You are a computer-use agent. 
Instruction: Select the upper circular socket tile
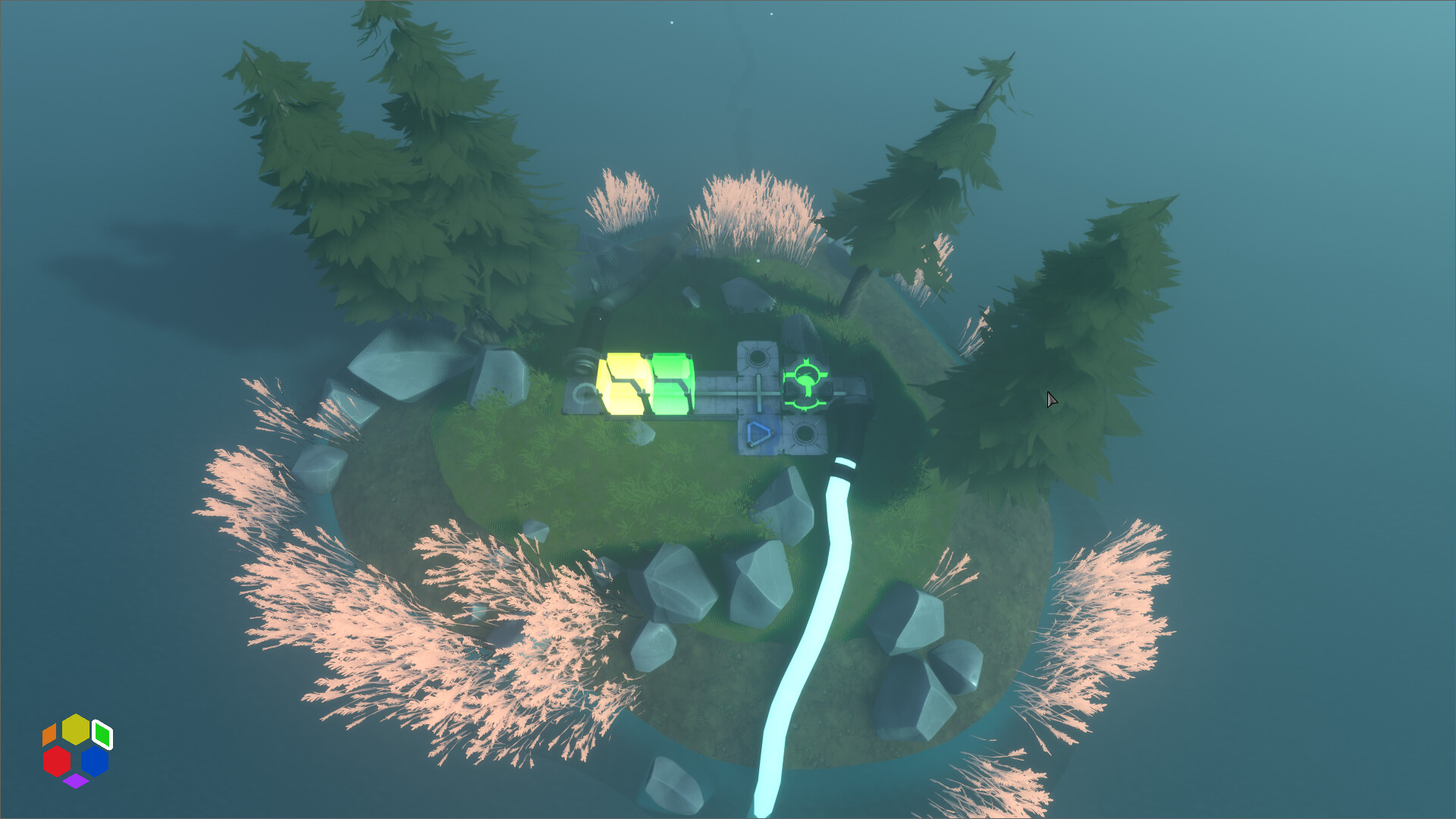tap(757, 358)
